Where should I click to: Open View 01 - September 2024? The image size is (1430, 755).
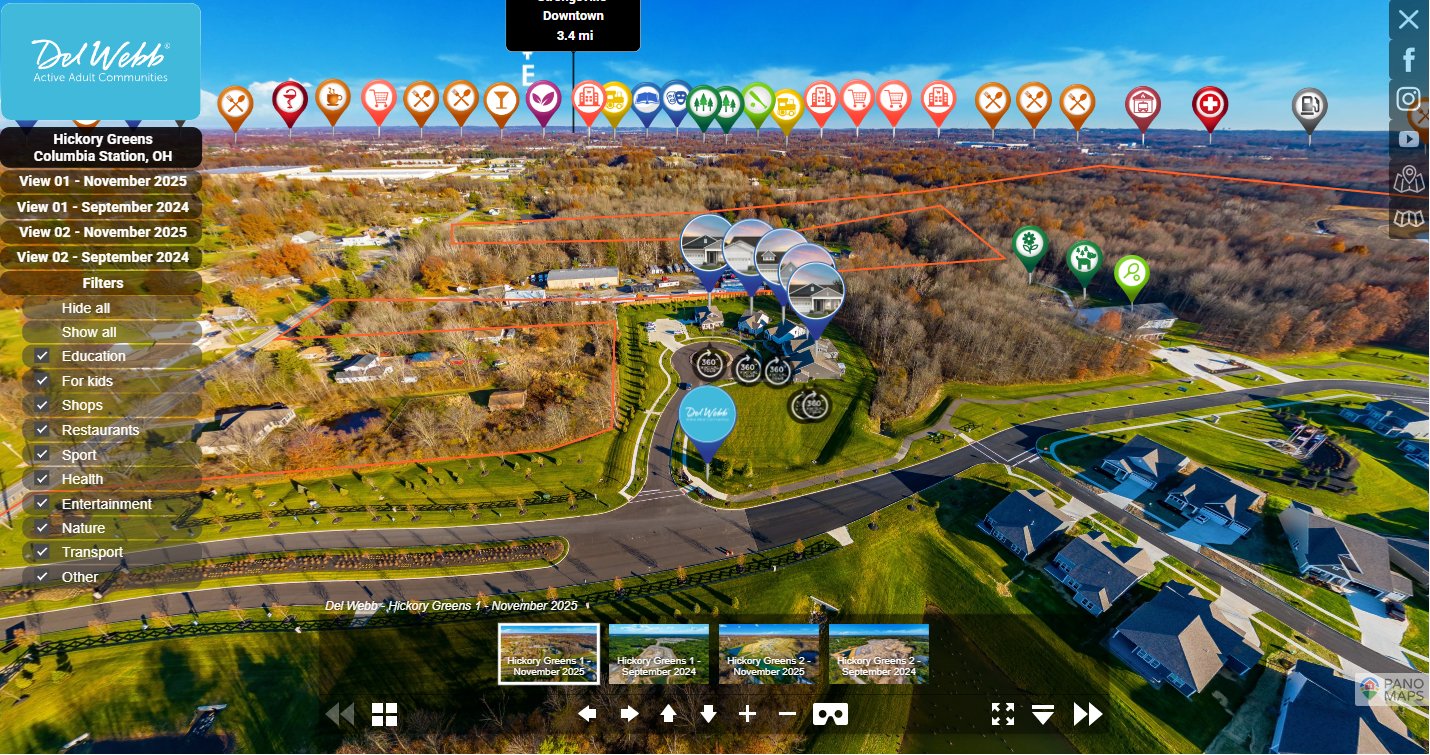tap(102, 207)
